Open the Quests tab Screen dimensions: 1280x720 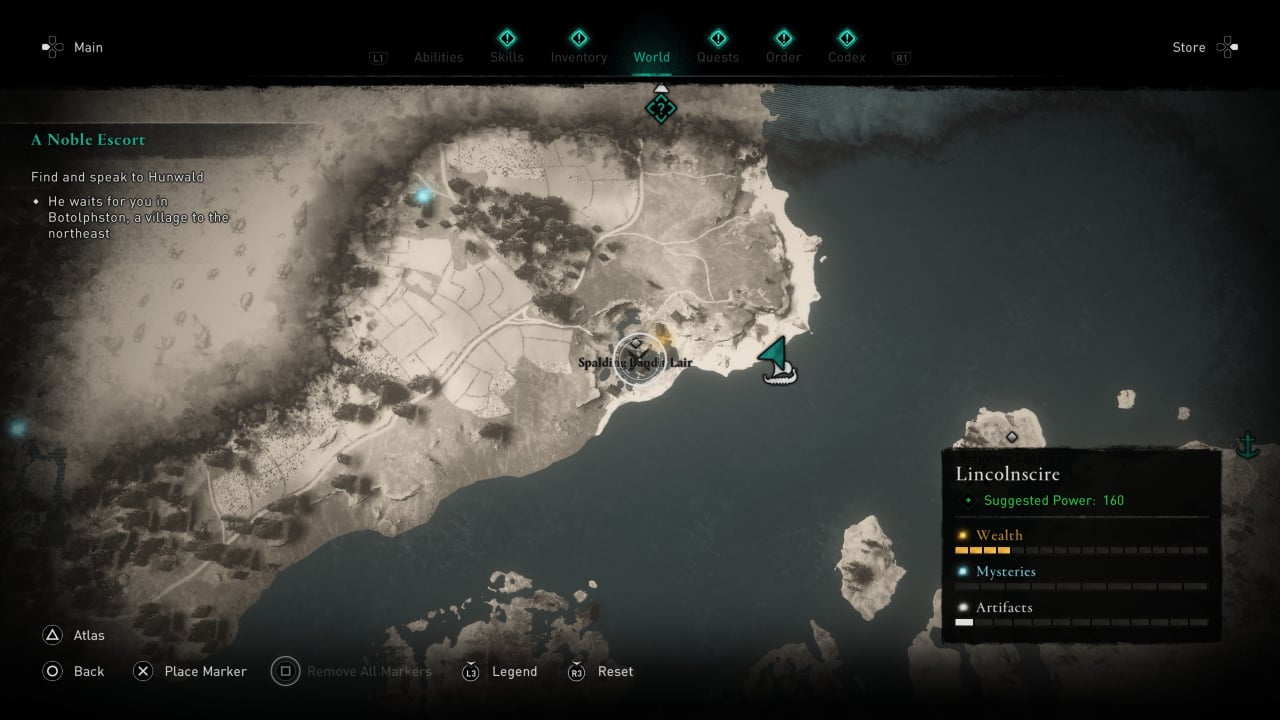718,57
